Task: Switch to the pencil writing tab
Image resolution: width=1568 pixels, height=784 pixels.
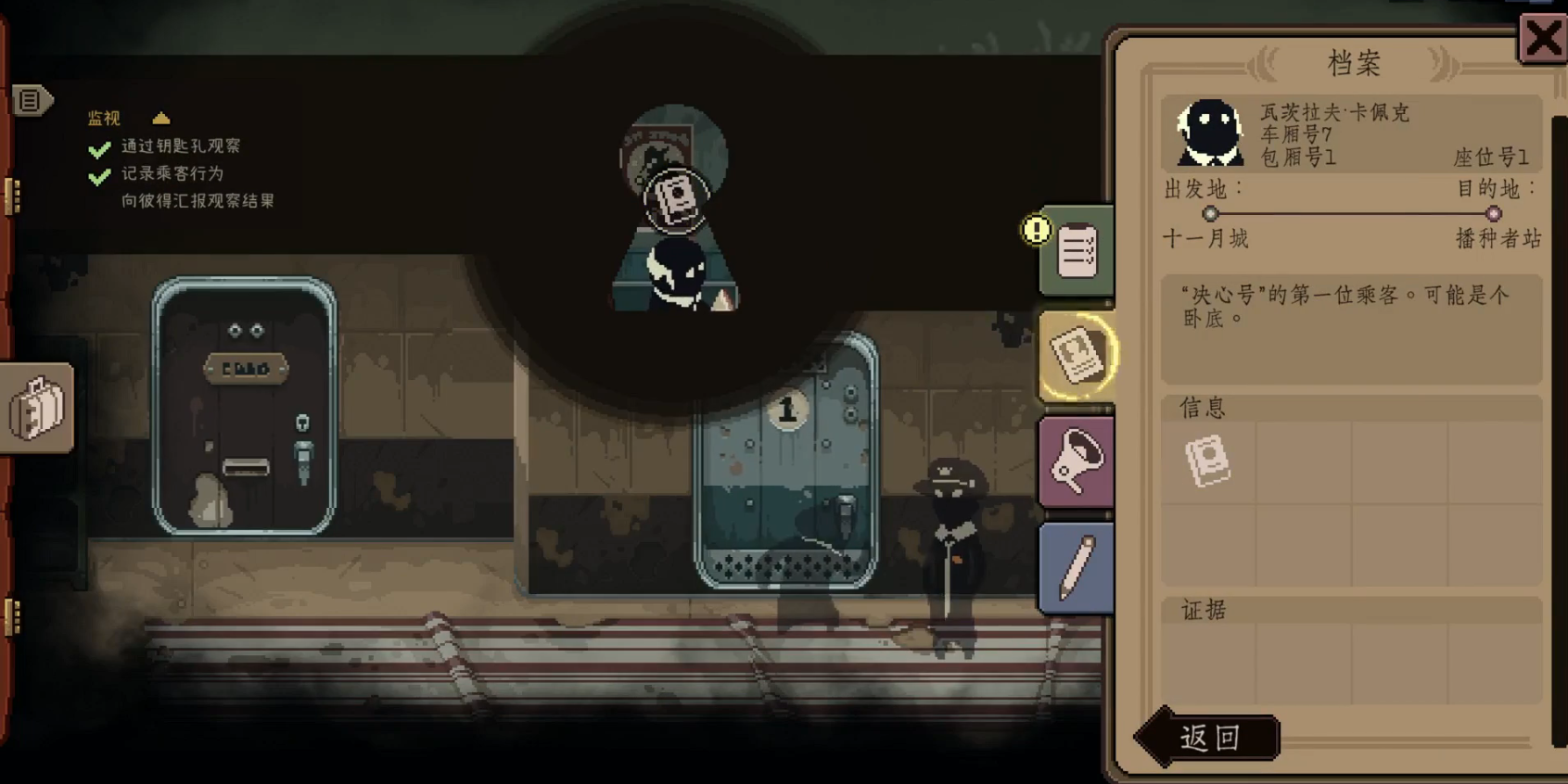Action: pyautogui.click(x=1077, y=567)
